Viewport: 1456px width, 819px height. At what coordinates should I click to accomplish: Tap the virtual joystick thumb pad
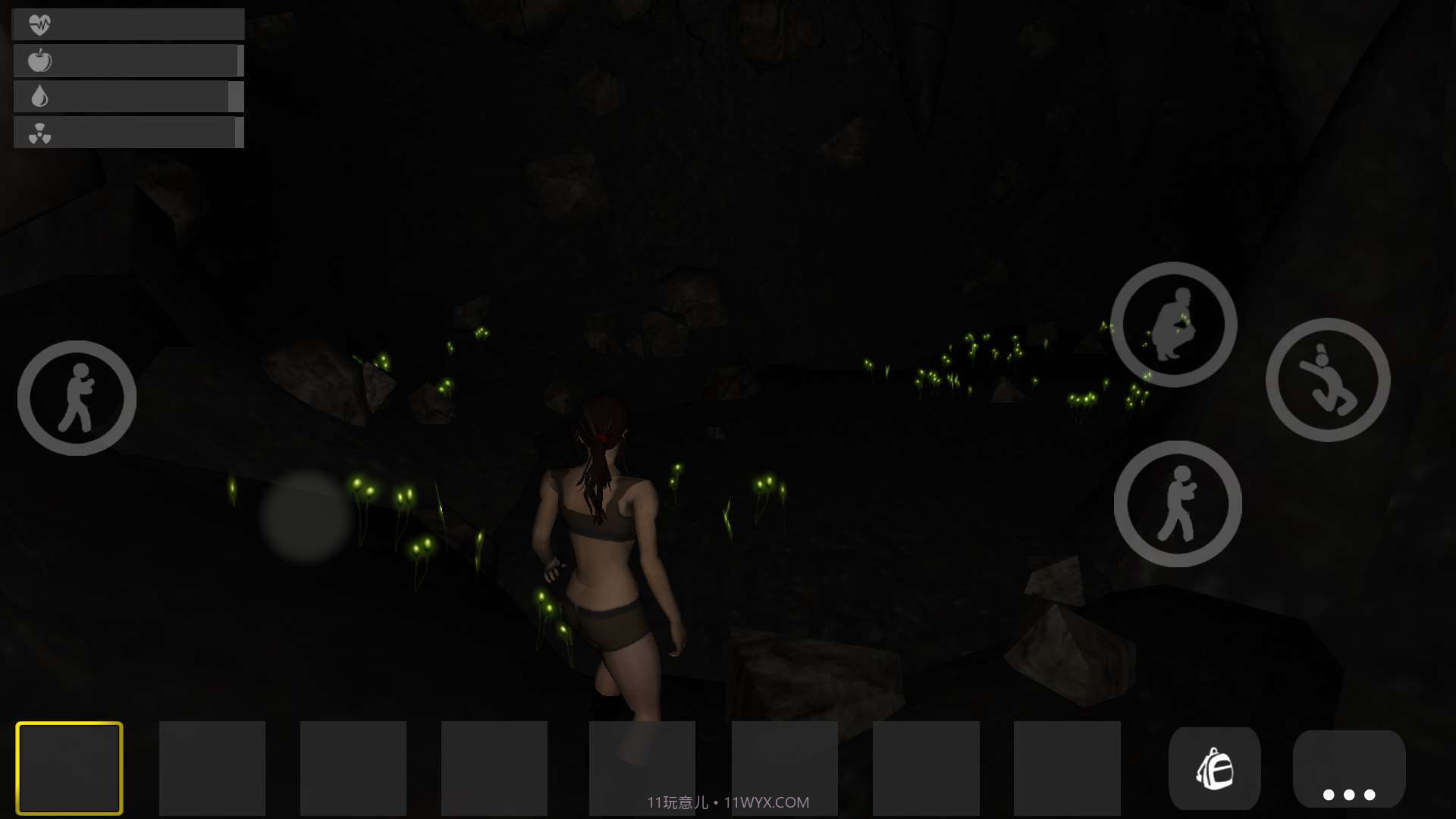(x=306, y=516)
